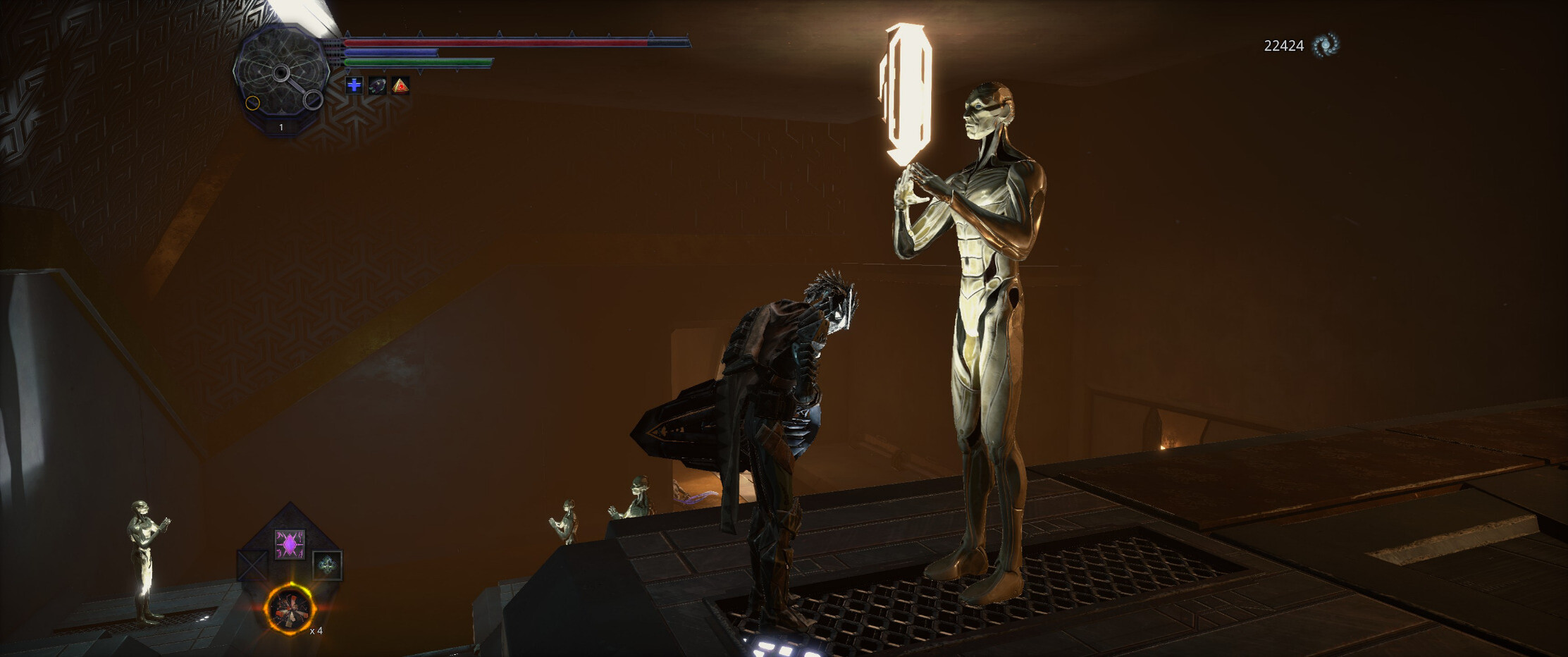Click the dark purple crystal status icon

tap(378, 86)
